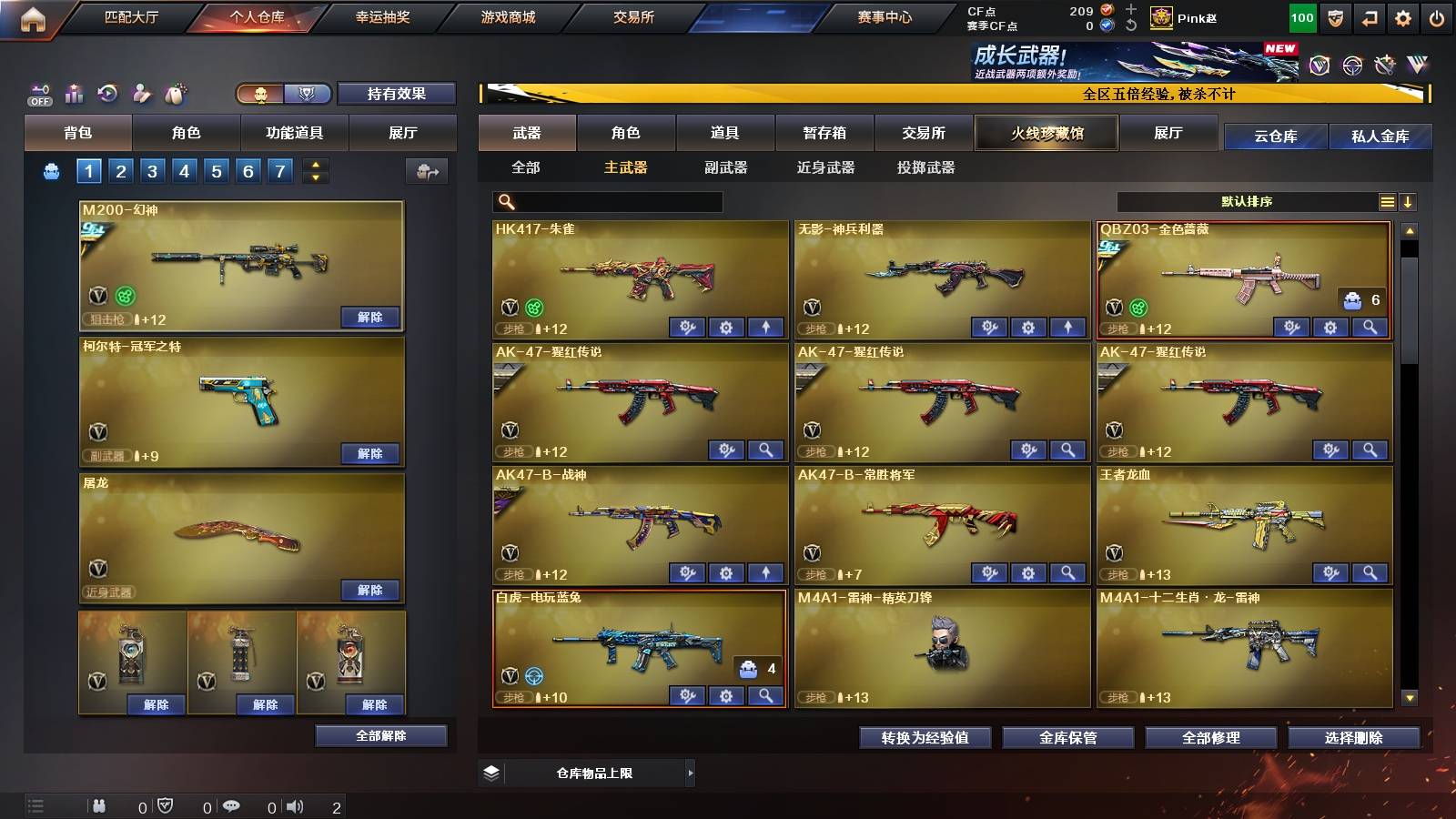1456x819 pixels.
Task: Click the upgrade arrow icon on HK417-朱雀 card
Action: 766,327
